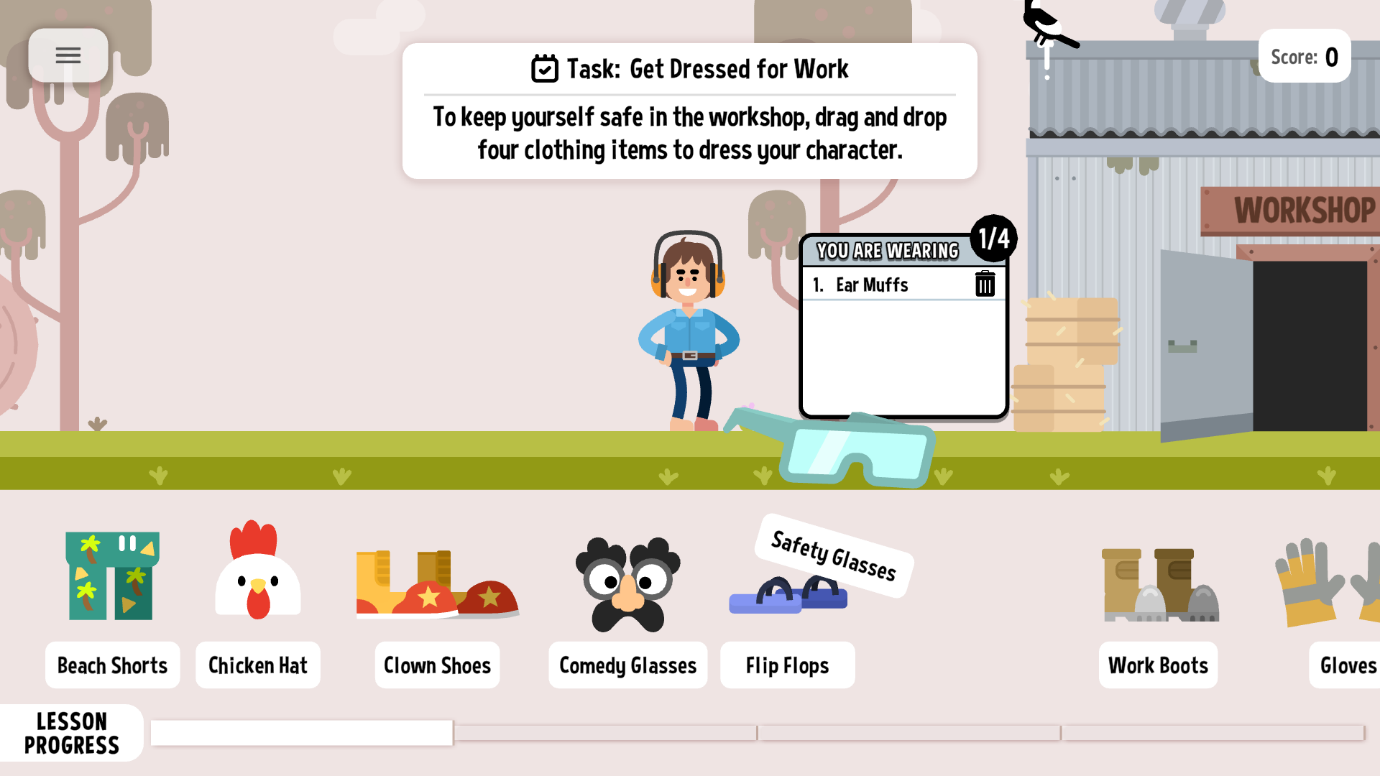This screenshot has width=1380, height=776.
Task: Click the first Lesson Progress bar
Action: pos(300,732)
